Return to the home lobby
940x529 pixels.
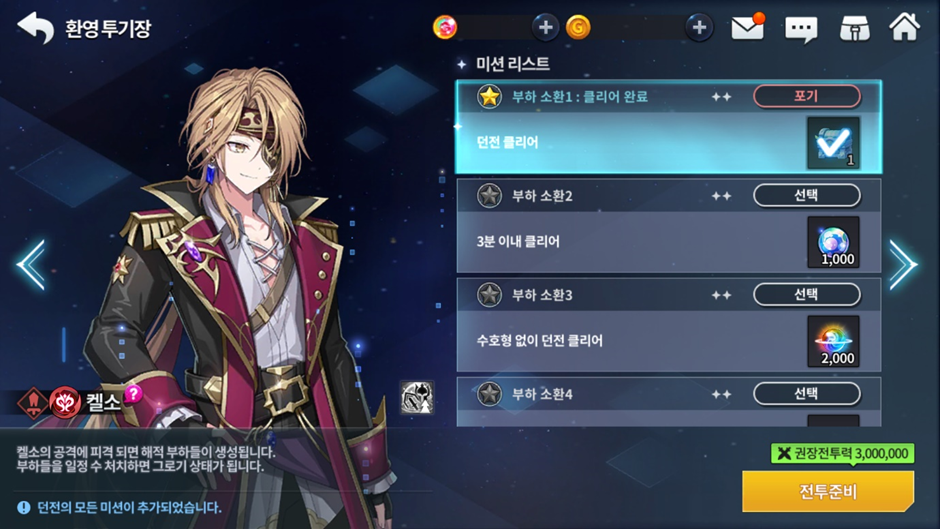coord(904,28)
